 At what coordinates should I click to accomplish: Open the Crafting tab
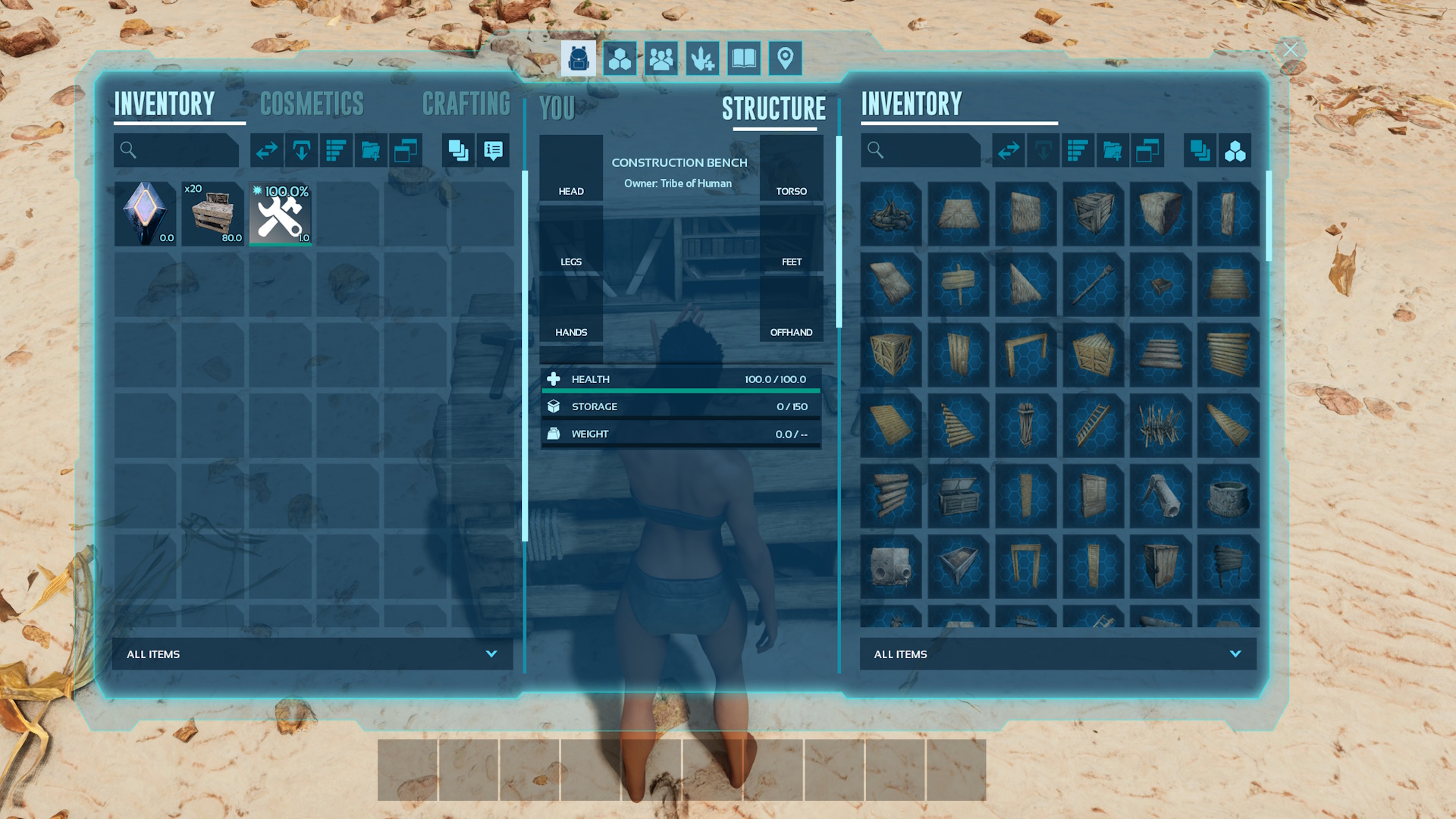pyautogui.click(x=466, y=105)
